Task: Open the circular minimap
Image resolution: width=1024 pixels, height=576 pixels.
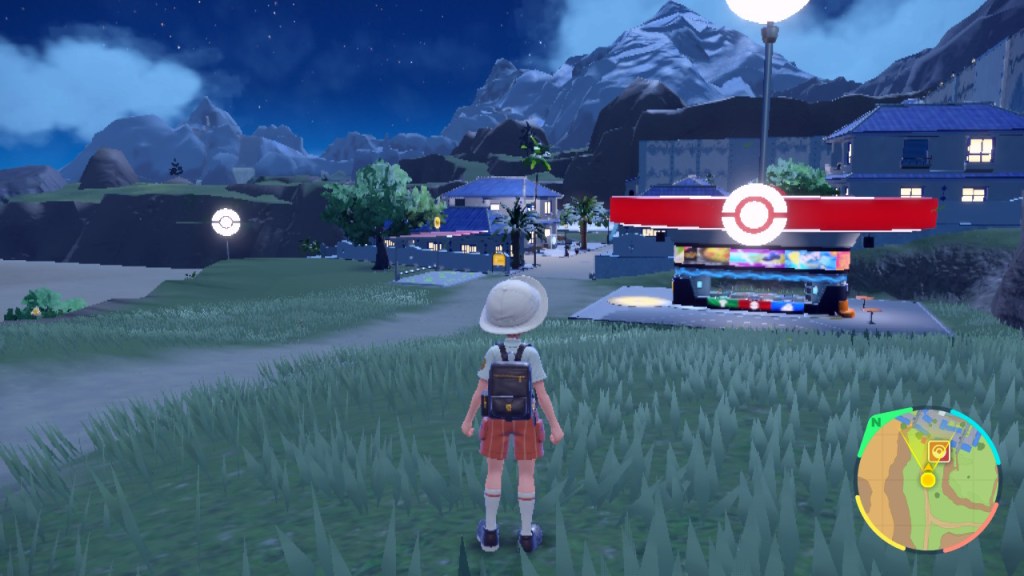Action: click(x=927, y=480)
